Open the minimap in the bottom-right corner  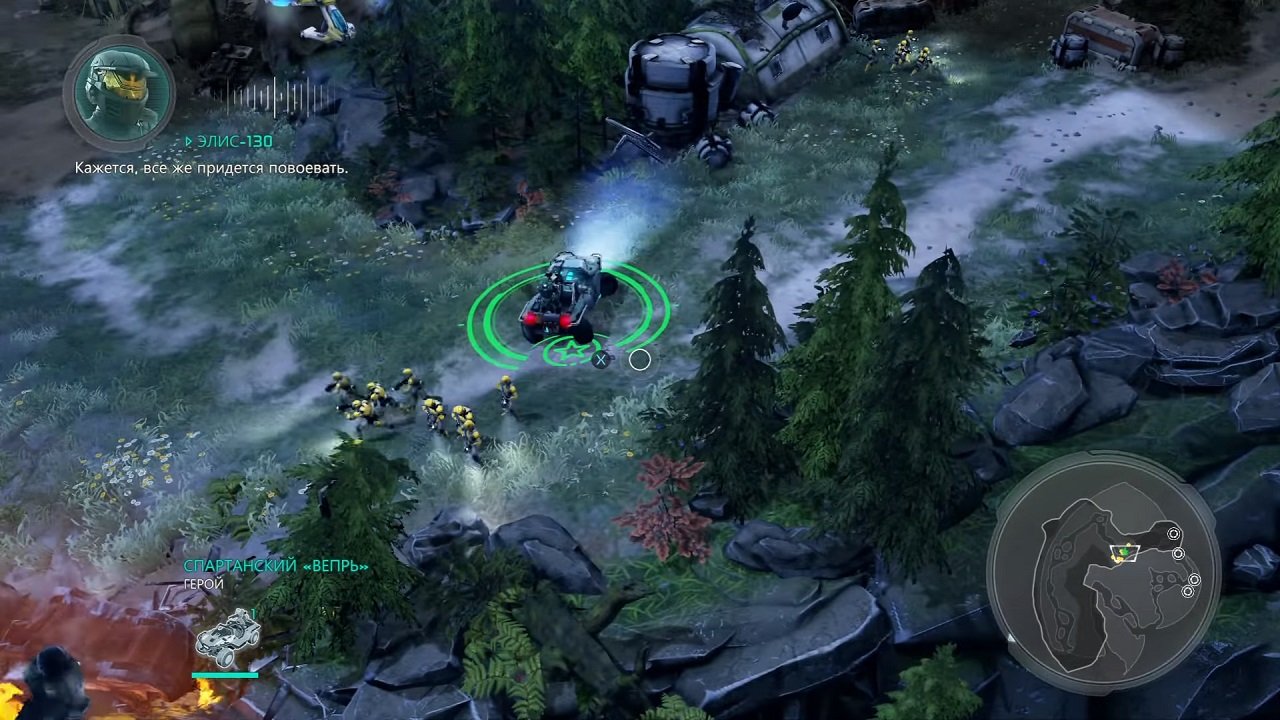1105,570
